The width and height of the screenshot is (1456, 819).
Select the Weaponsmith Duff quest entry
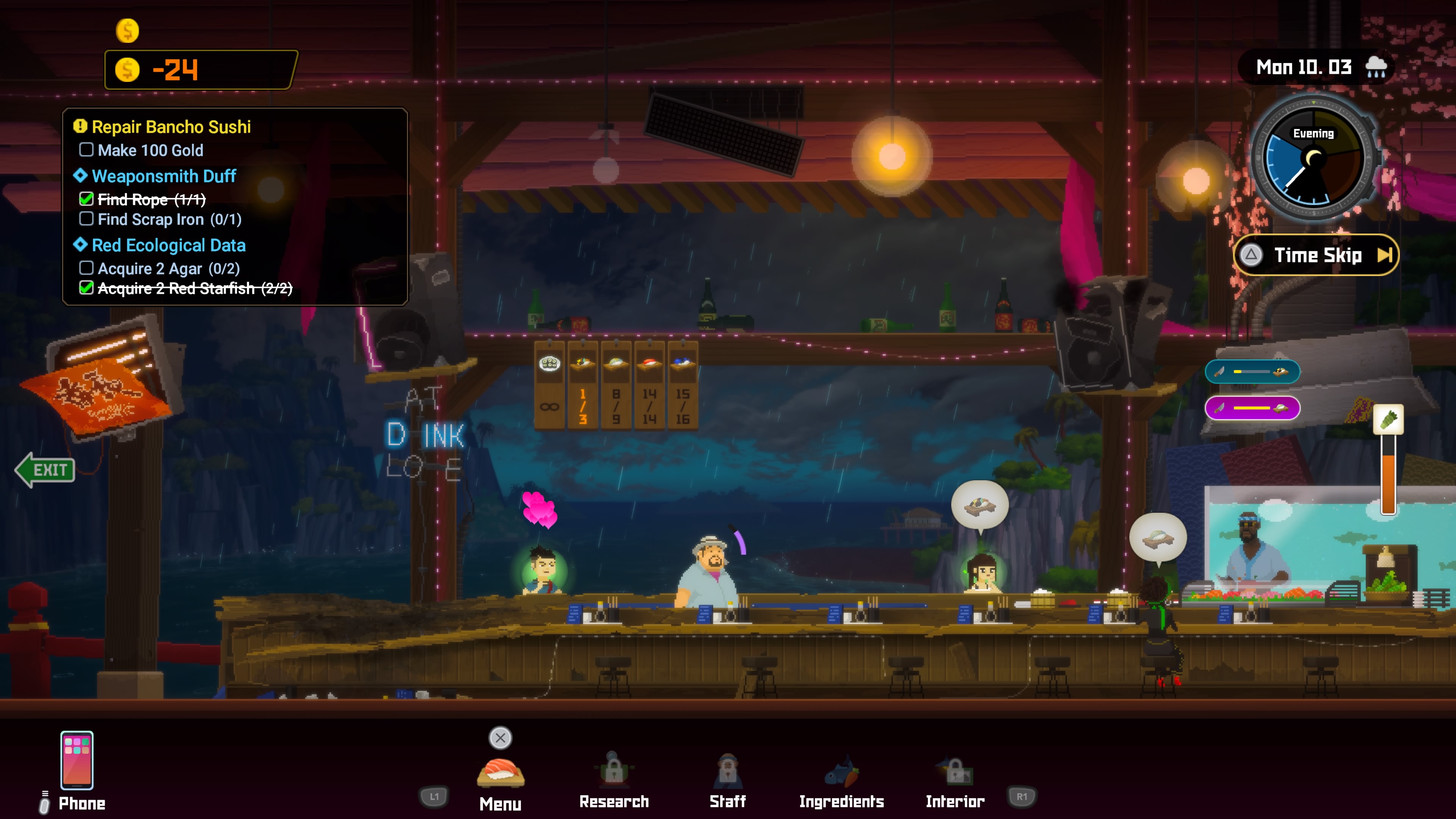[163, 176]
